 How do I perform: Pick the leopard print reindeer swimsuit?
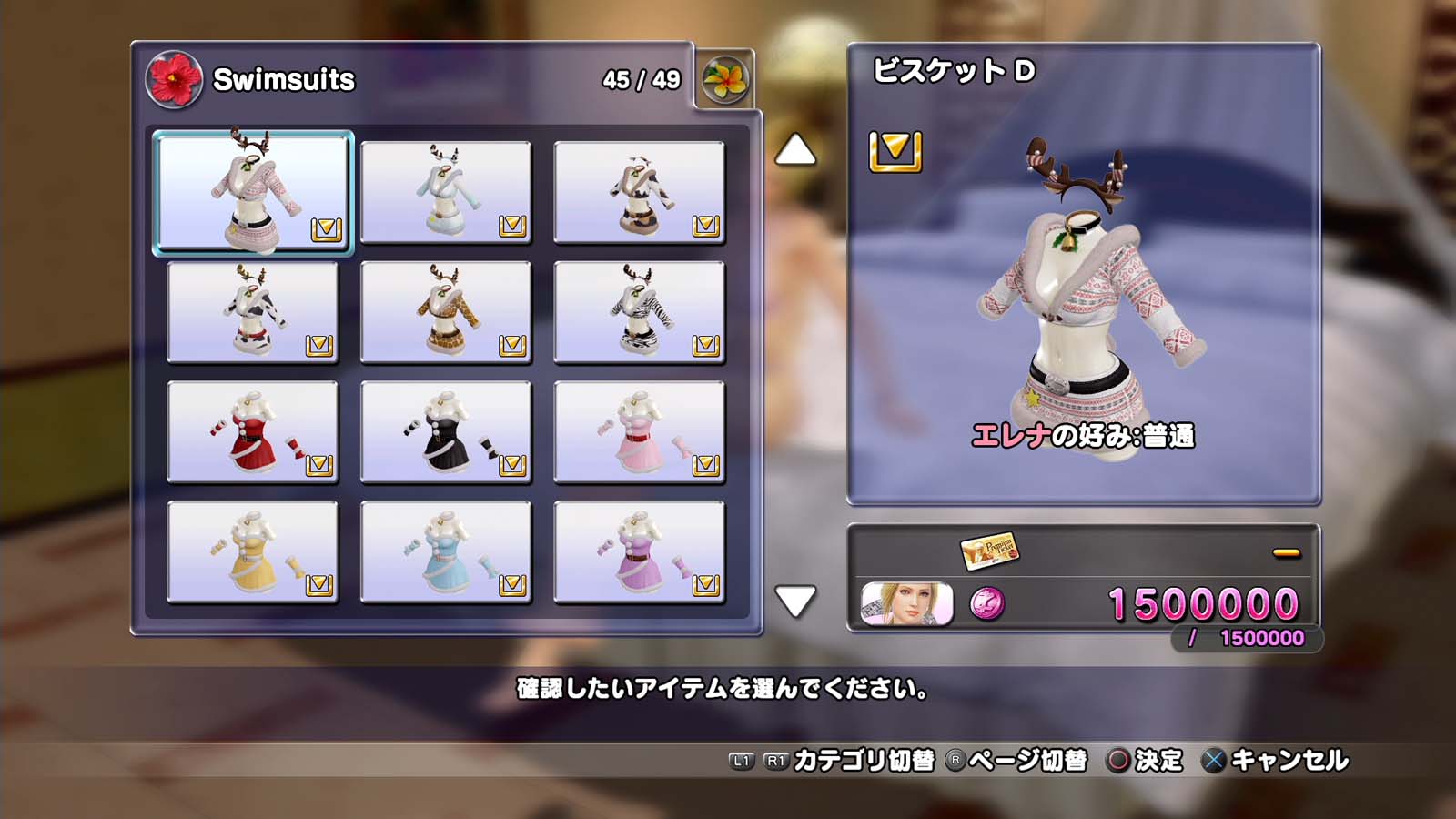click(x=446, y=312)
